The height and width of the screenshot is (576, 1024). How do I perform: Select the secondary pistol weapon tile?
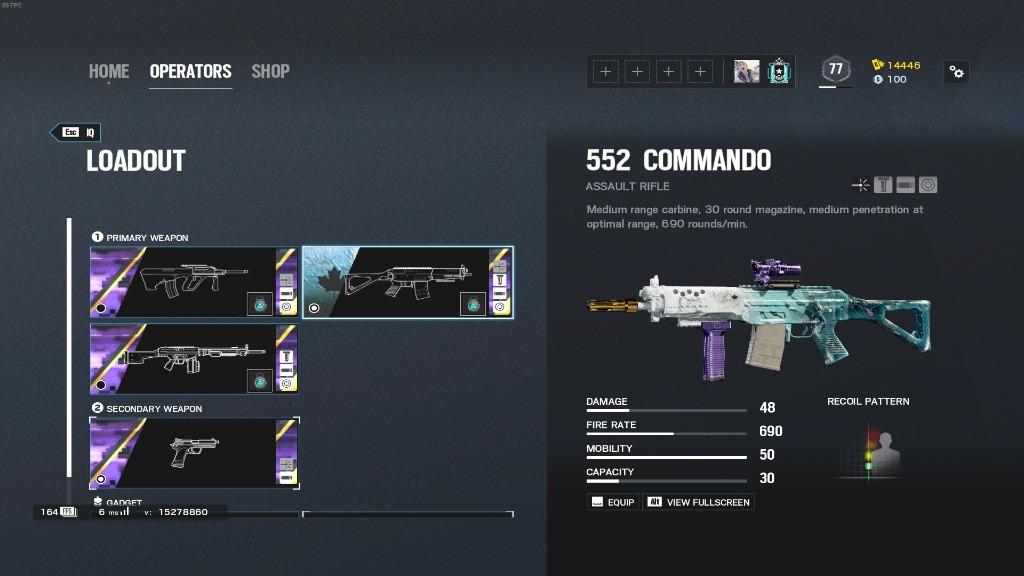pos(194,453)
